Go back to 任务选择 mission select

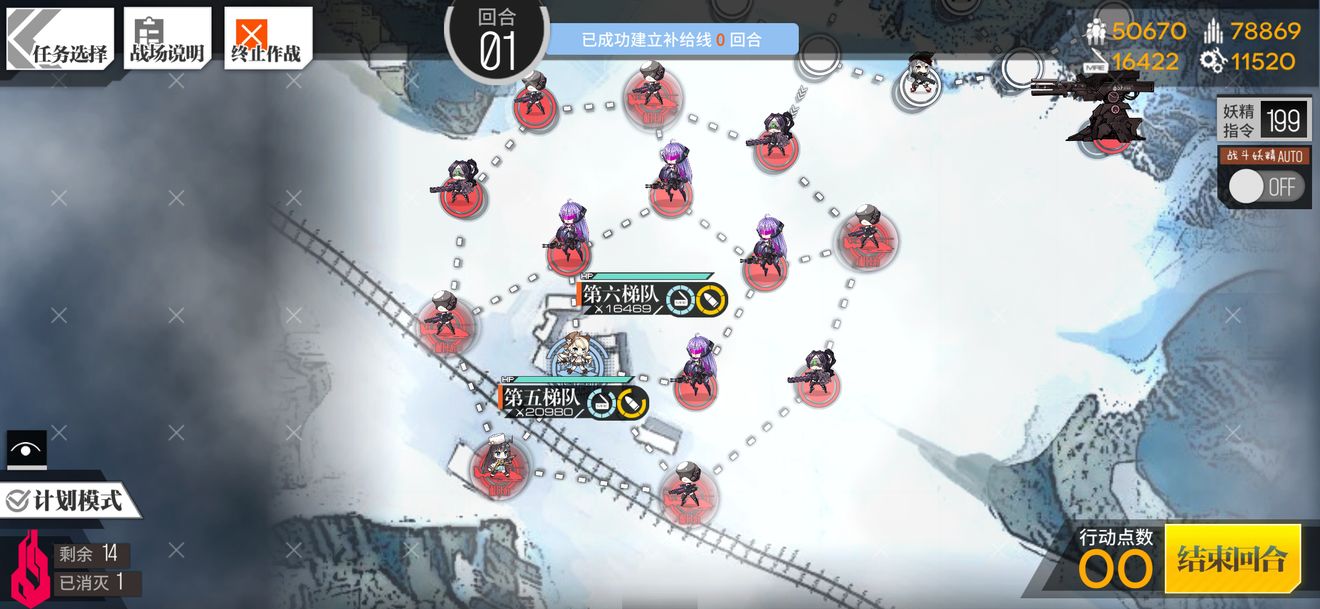[x=60, y=40]
